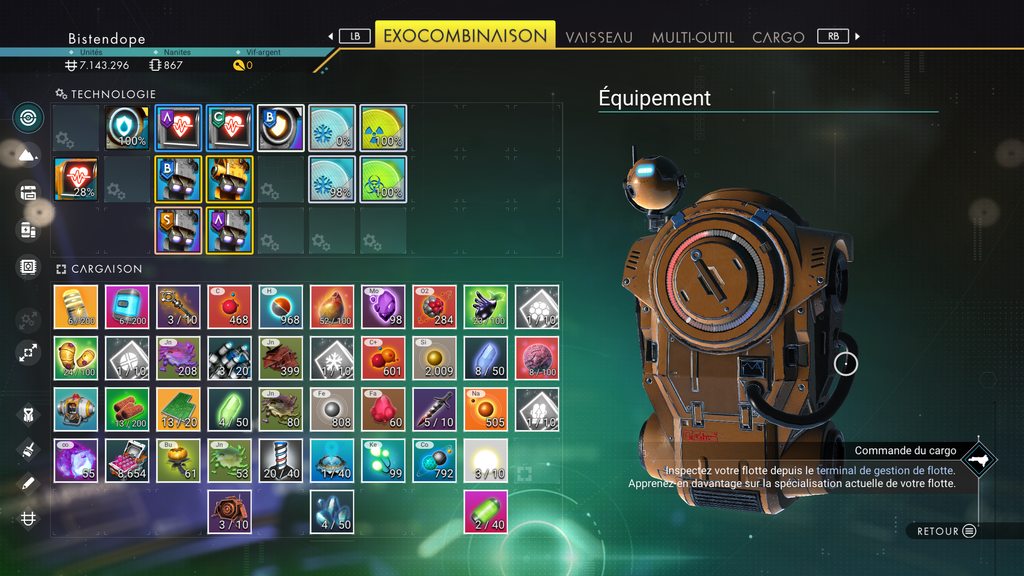Select the toxic biohazard protection module
1024x576 pixels.
[383, 180]
